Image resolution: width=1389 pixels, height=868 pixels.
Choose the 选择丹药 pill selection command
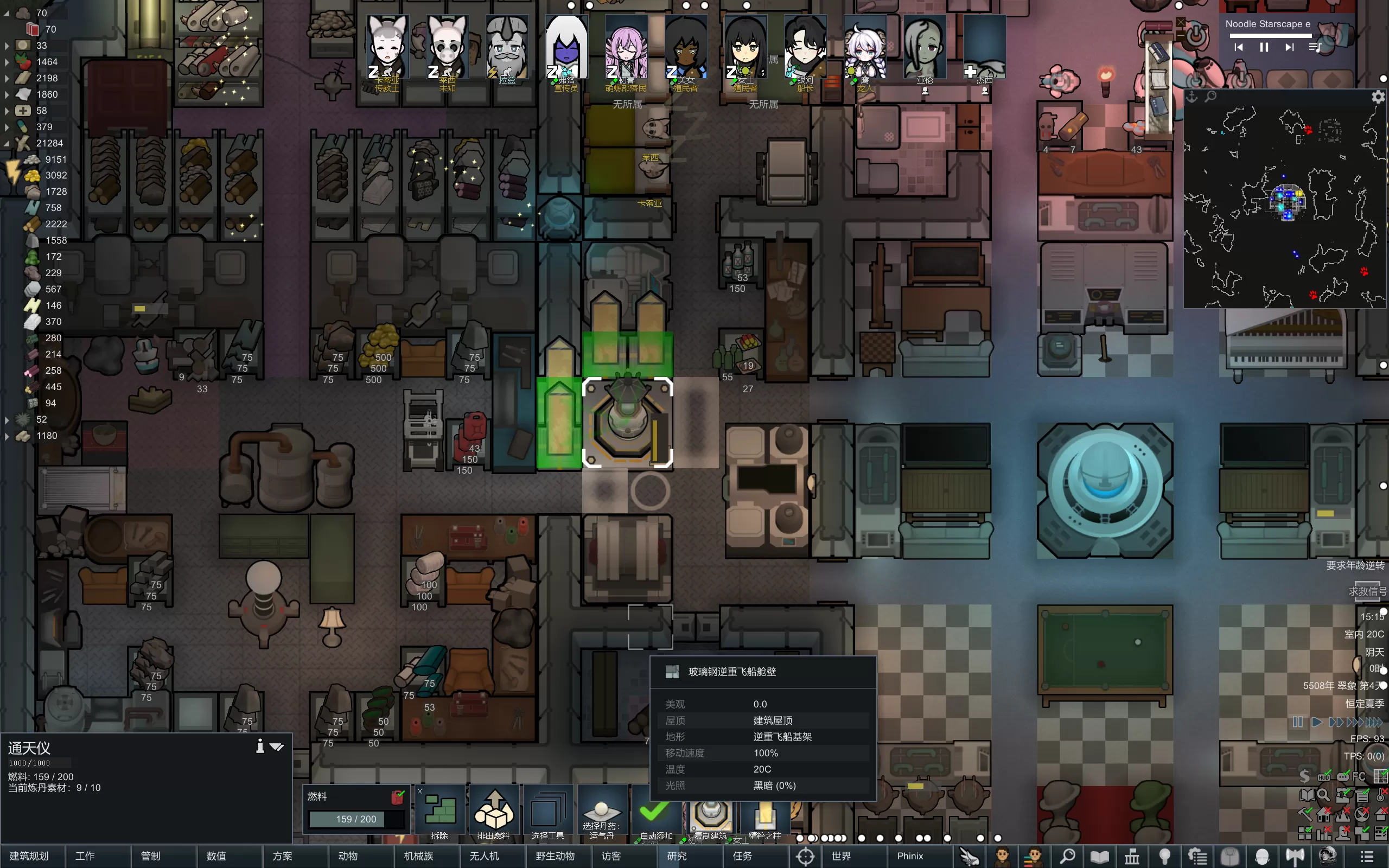[602, 813]
